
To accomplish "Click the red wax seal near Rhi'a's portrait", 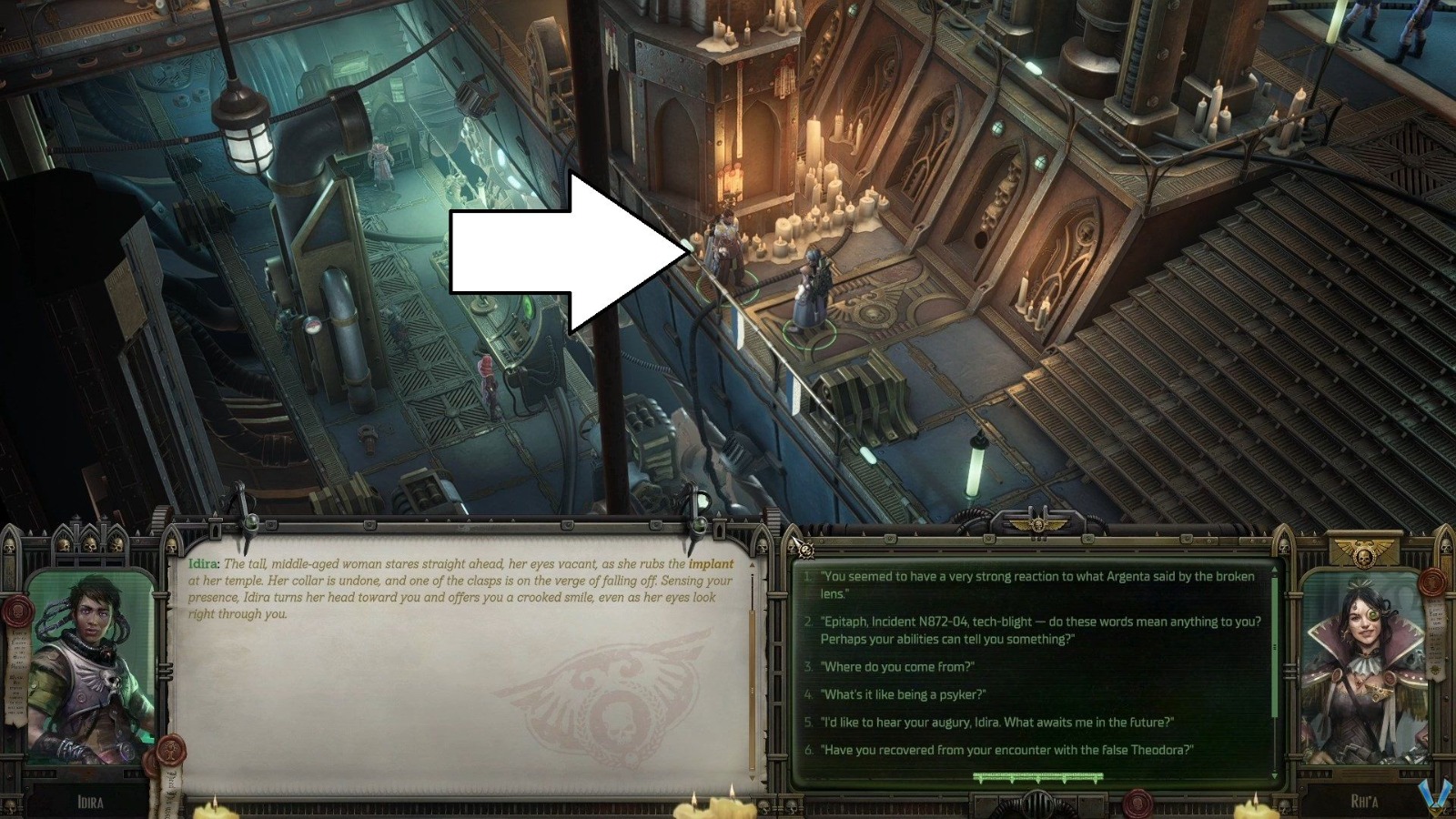I will coord(1433,584).
